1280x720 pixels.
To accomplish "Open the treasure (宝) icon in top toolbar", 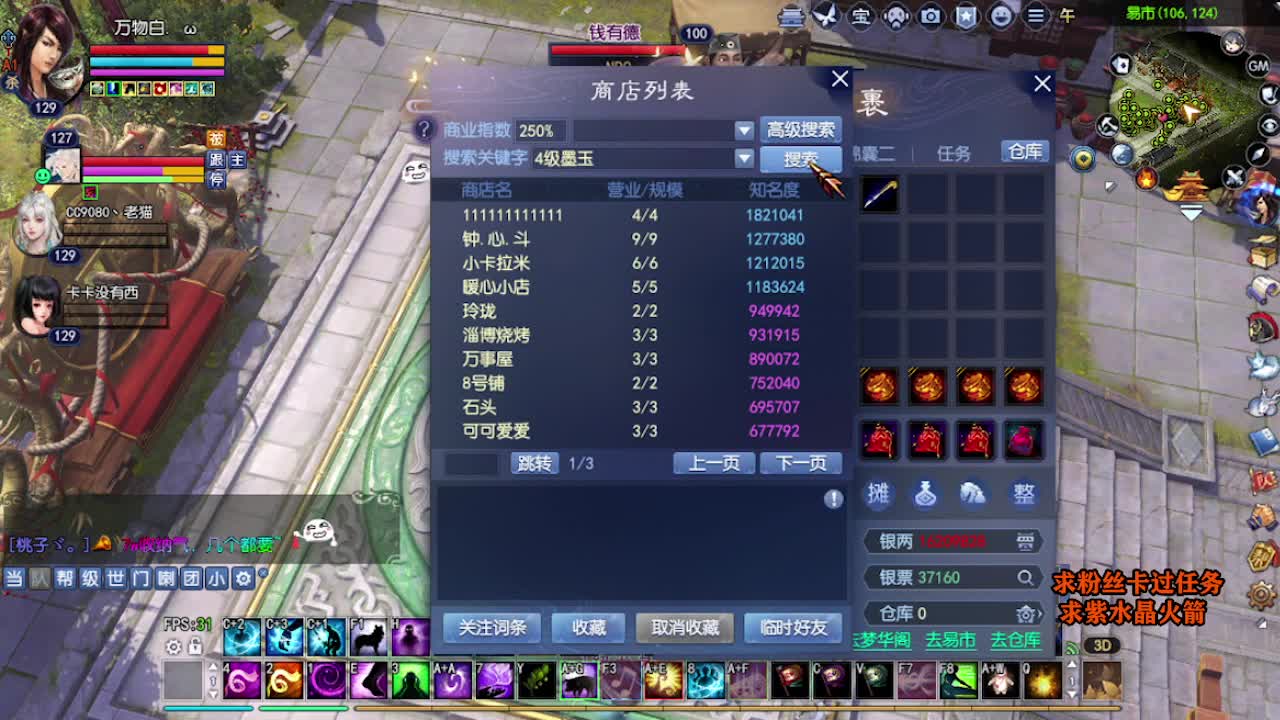I will (861, 15).
